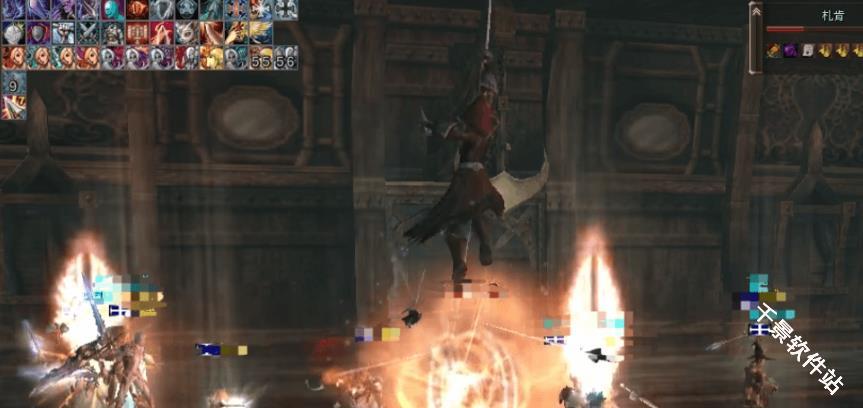Viewport: 863px width, 408px height.
Task: Click the buff icon showing number 9
Action: pyautogui.click(x=13, y=83)
